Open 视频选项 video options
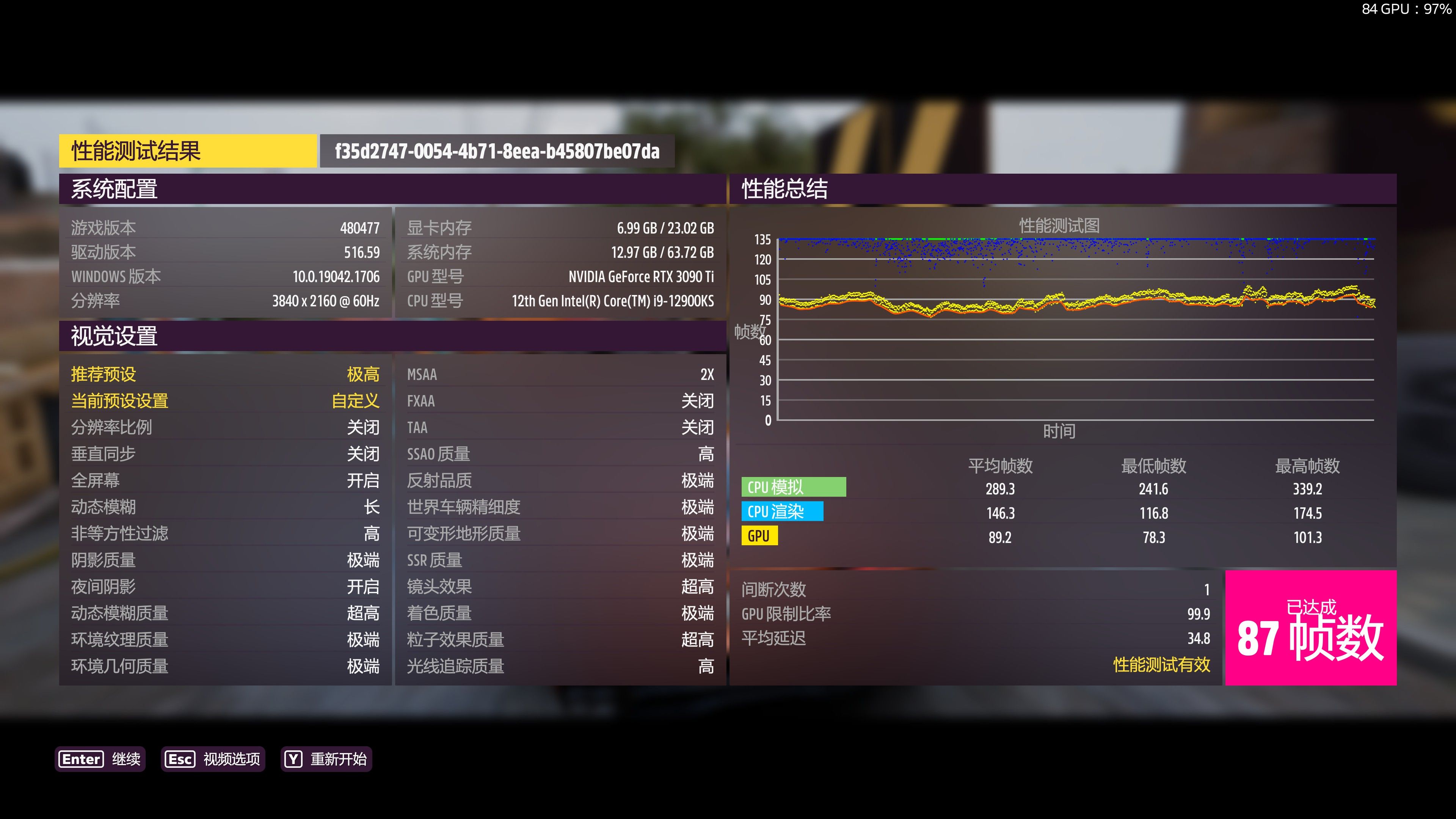The height and width of the screenshot is (819, 1456). [213, 758]
